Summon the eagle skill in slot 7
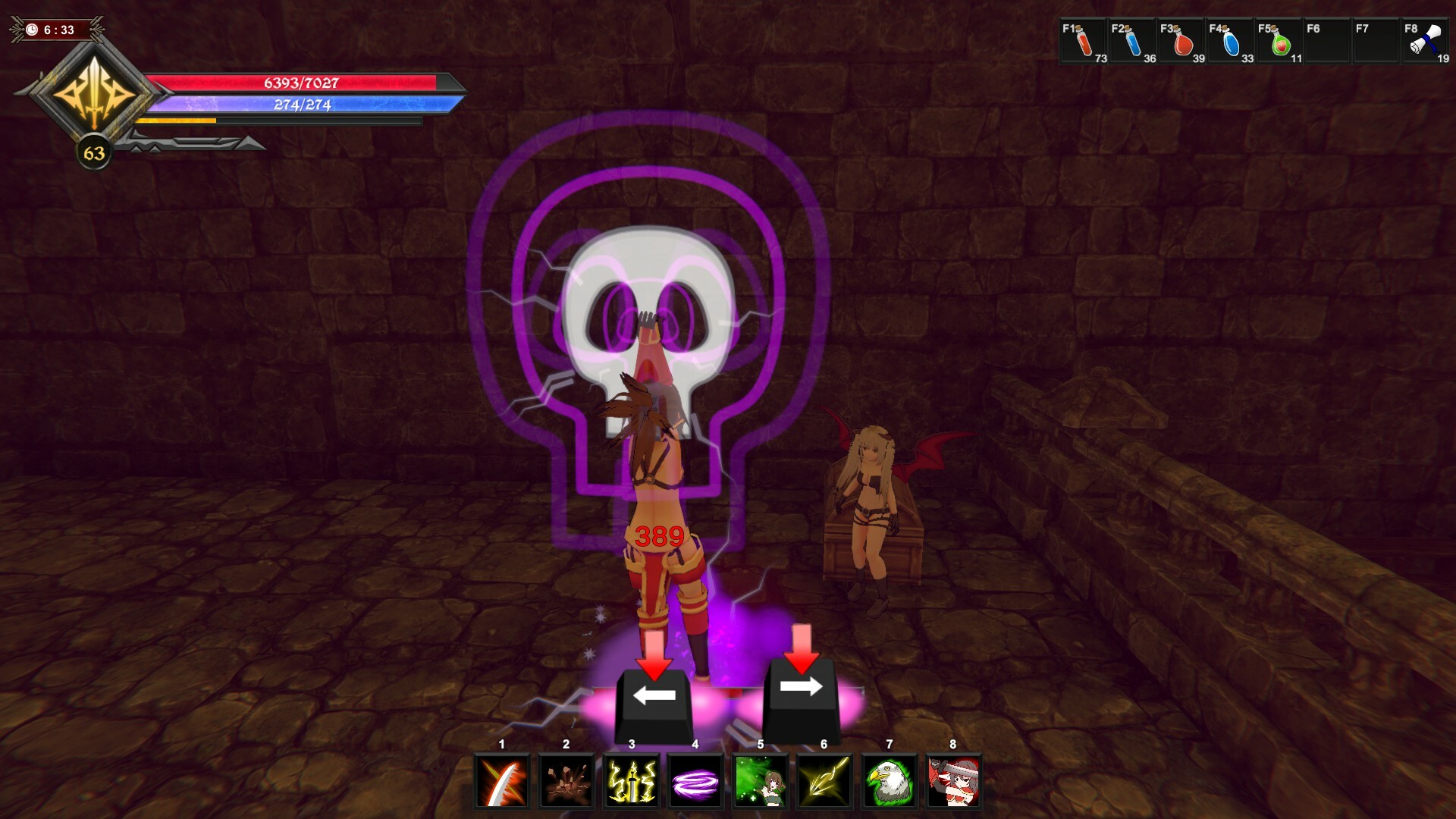 (890, 783)
